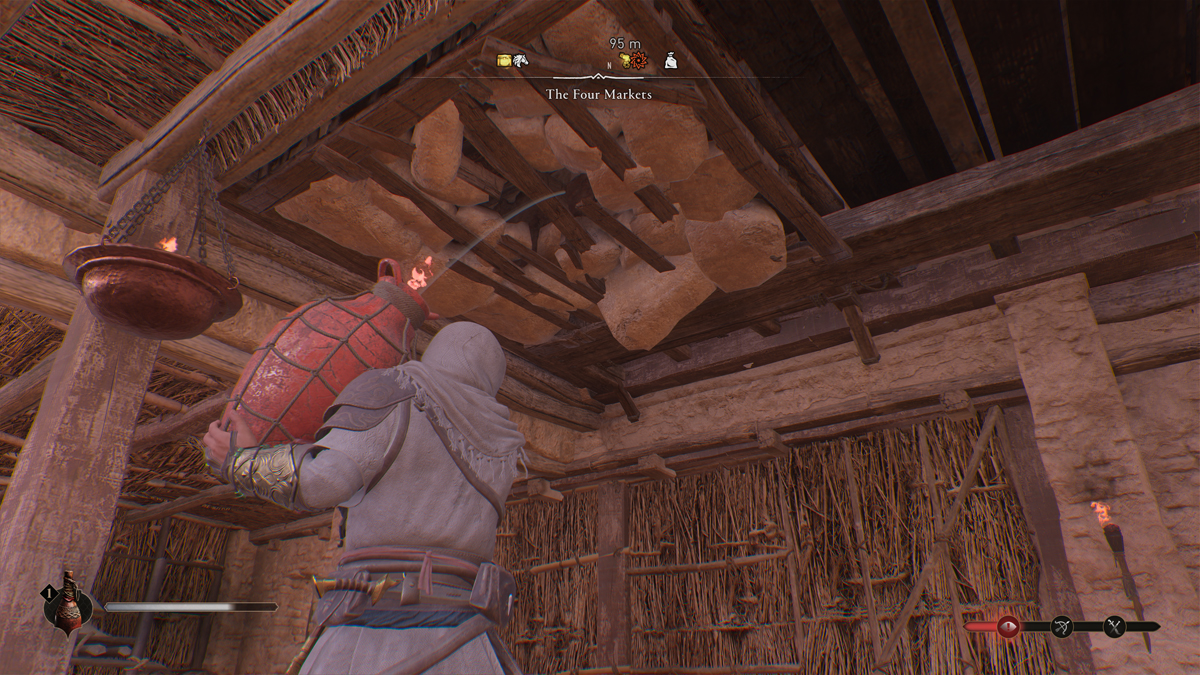The width and height of the screenshot is (1200, 675).
Task: Click the gold chest compass marker
Action: tap(505, 61)
